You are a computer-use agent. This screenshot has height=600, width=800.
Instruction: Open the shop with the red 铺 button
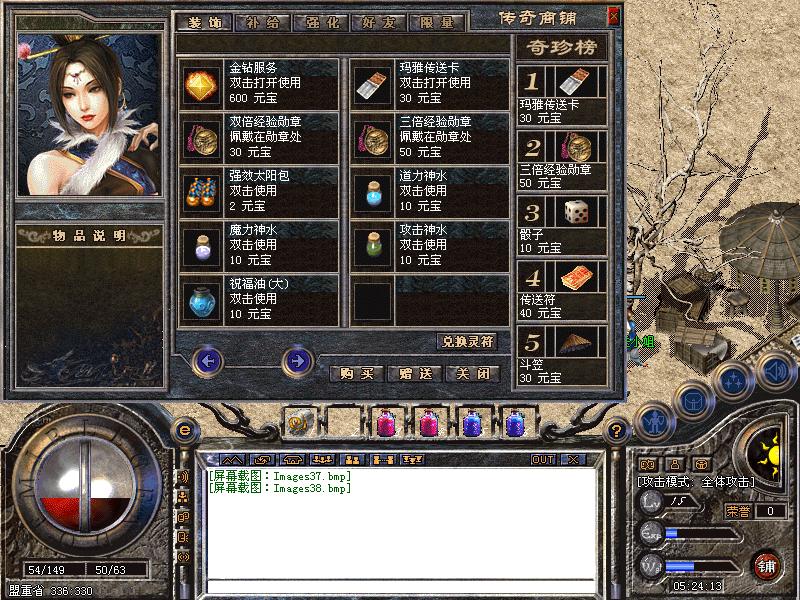click(768, 566)
